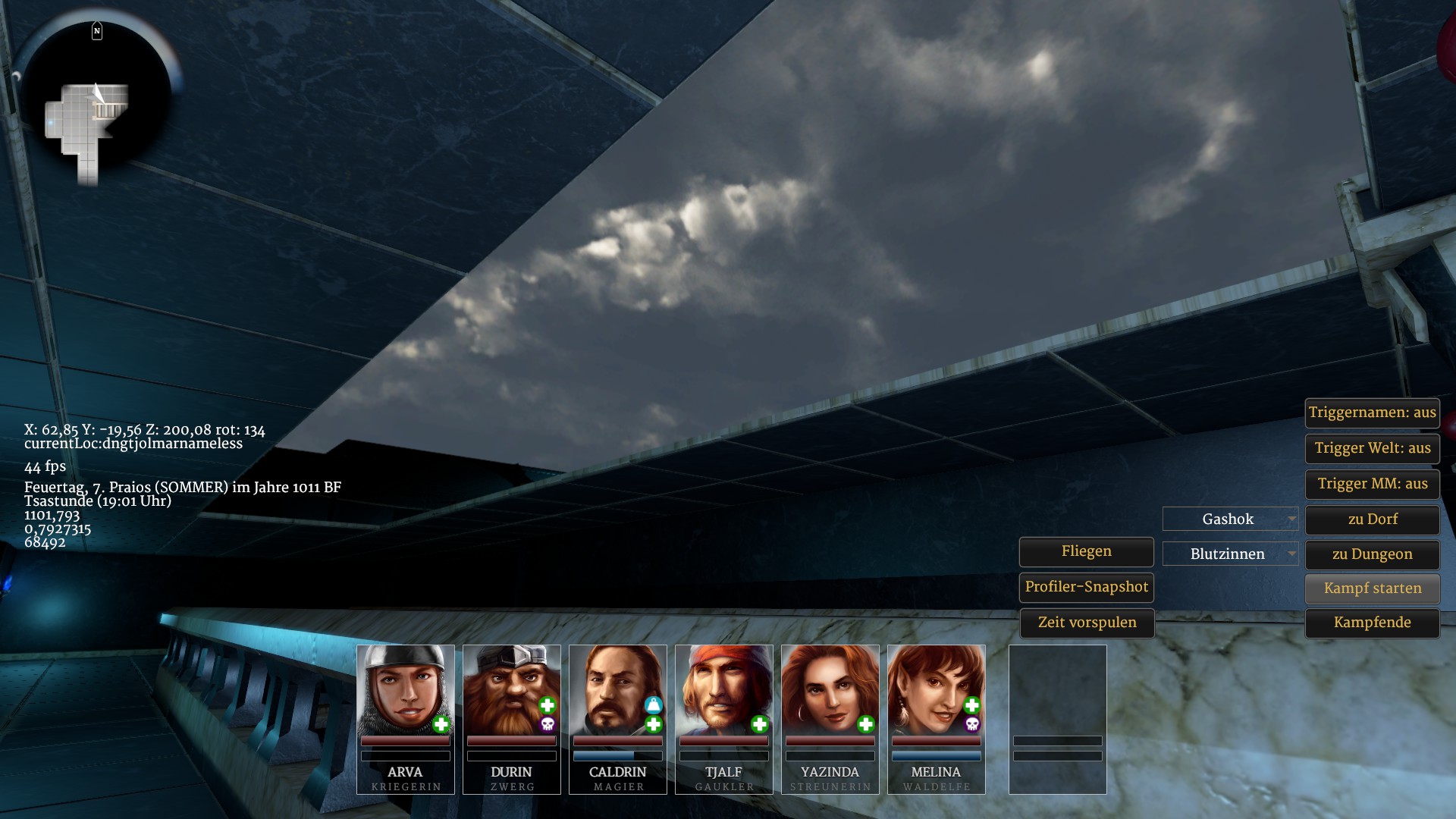Take a Profiler-Snapshot

(1086, 587)
